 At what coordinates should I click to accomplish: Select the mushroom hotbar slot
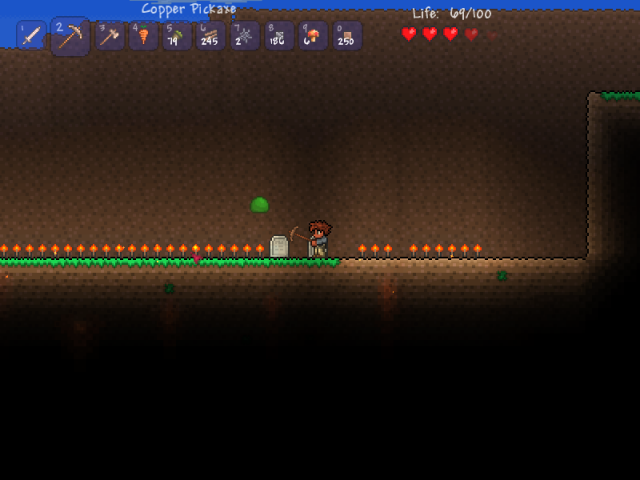[313, 37]
